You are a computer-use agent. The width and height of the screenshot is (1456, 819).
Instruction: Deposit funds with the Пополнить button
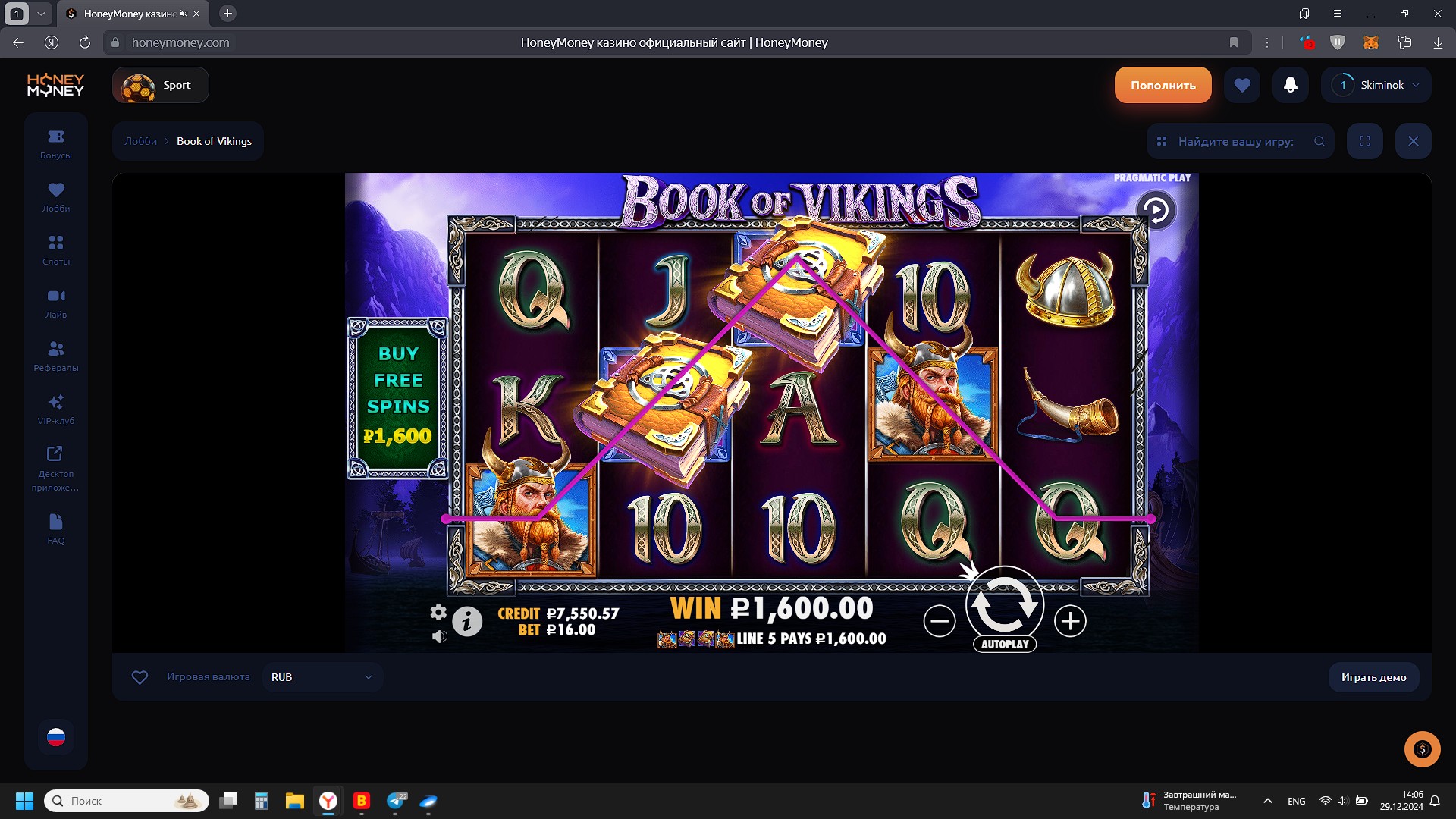[x=1163, y=85]
